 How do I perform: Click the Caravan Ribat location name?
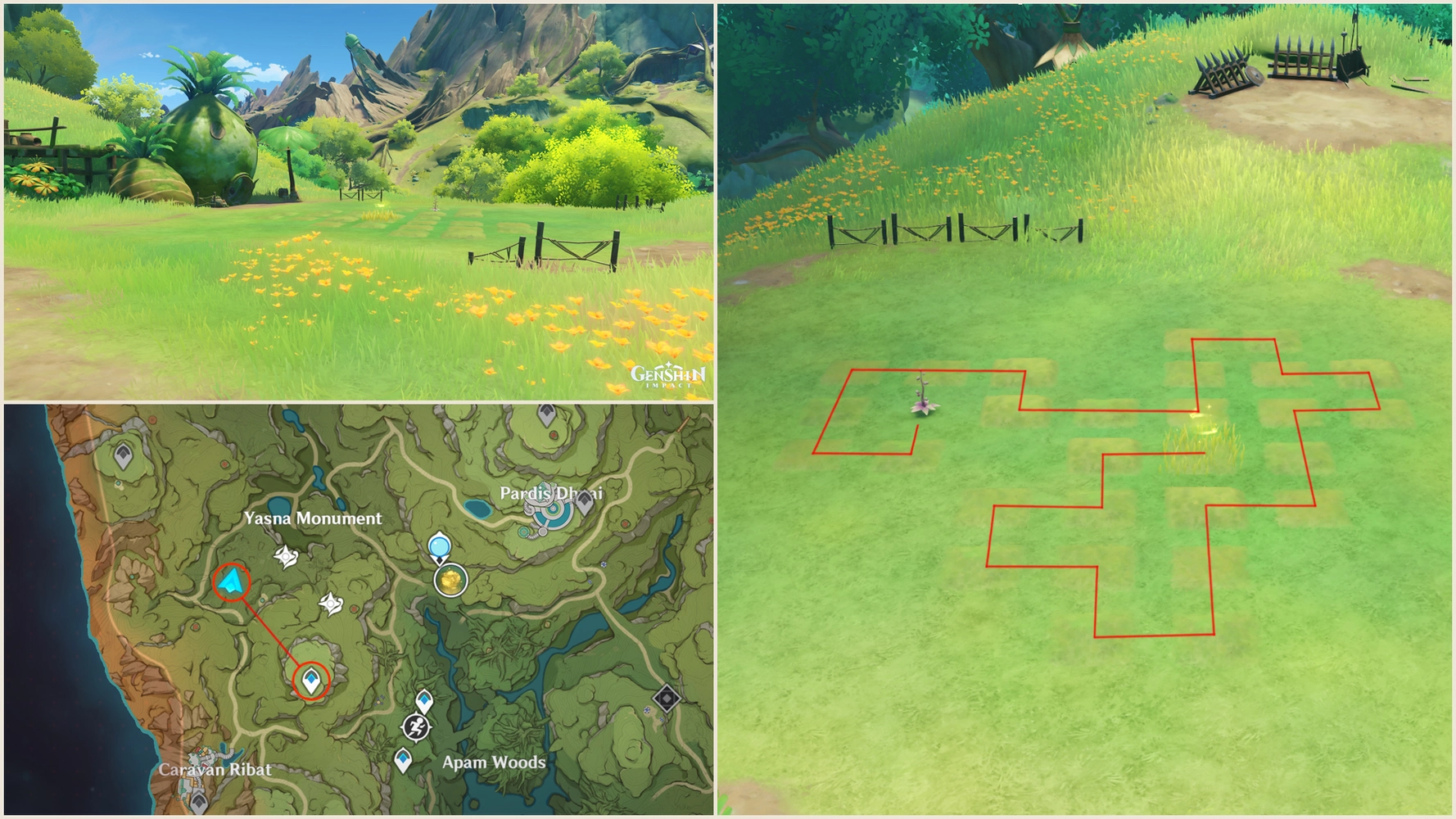point(215,771)
